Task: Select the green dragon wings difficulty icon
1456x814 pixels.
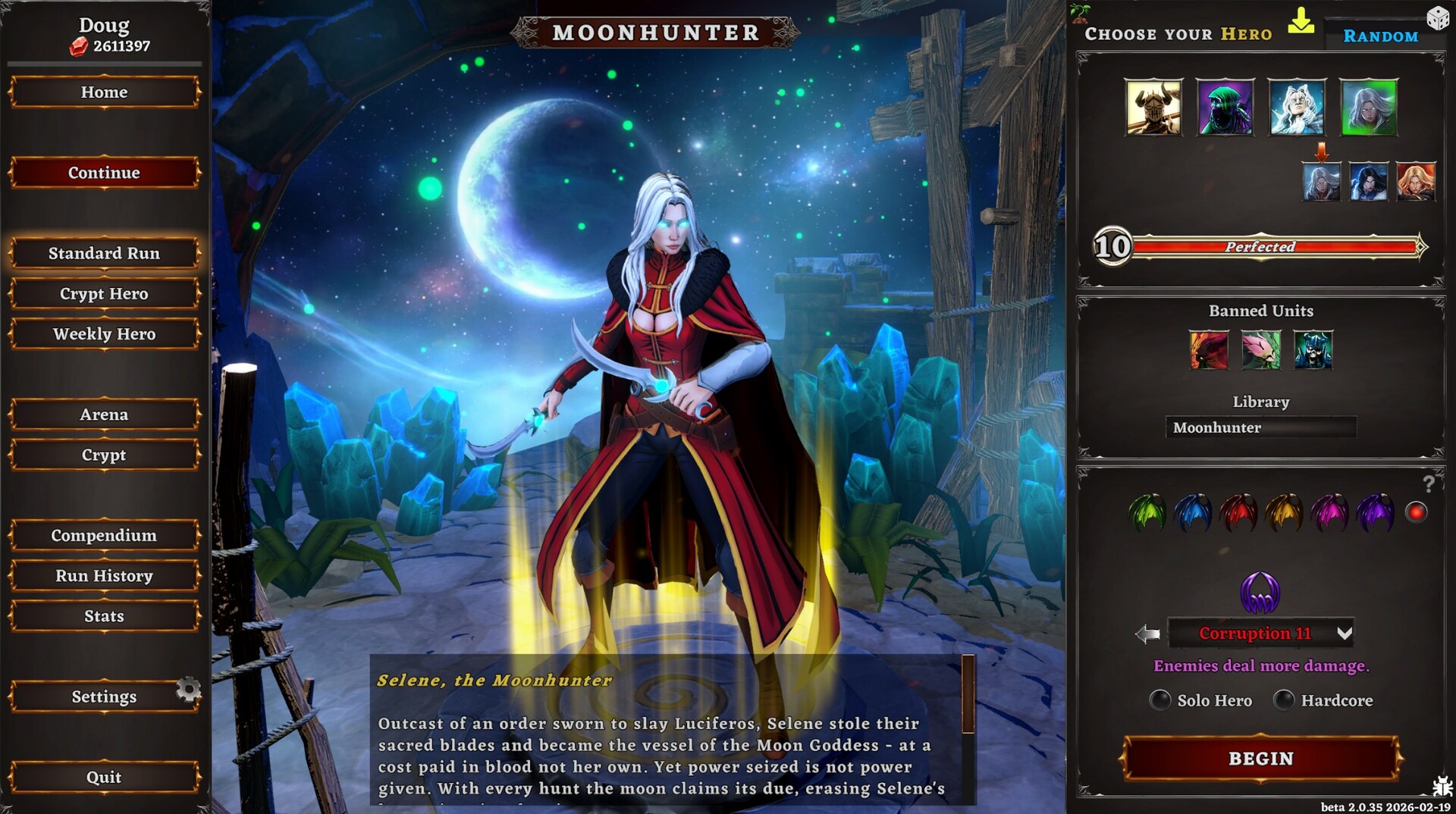Action: tap(1147, 512)
